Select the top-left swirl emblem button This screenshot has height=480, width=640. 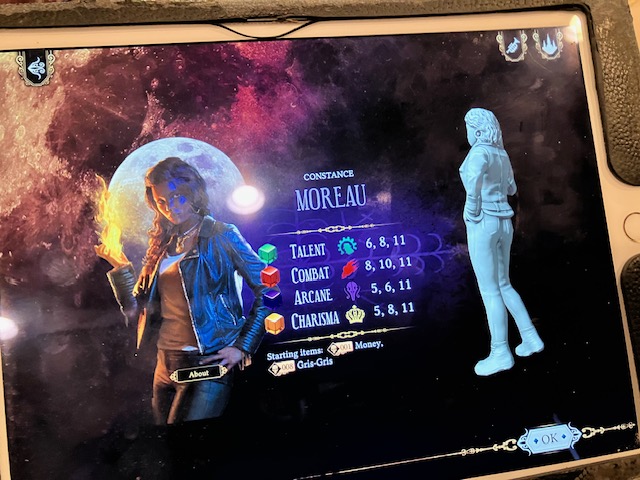coord(36,67)
